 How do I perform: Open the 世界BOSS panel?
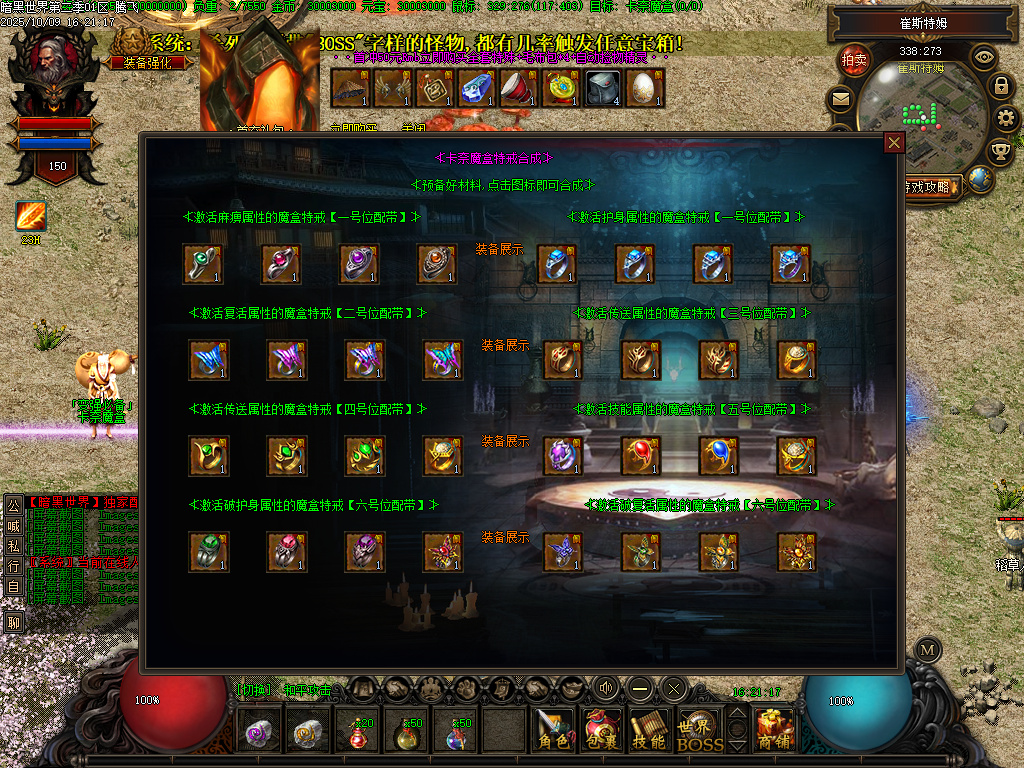(699, 731)
